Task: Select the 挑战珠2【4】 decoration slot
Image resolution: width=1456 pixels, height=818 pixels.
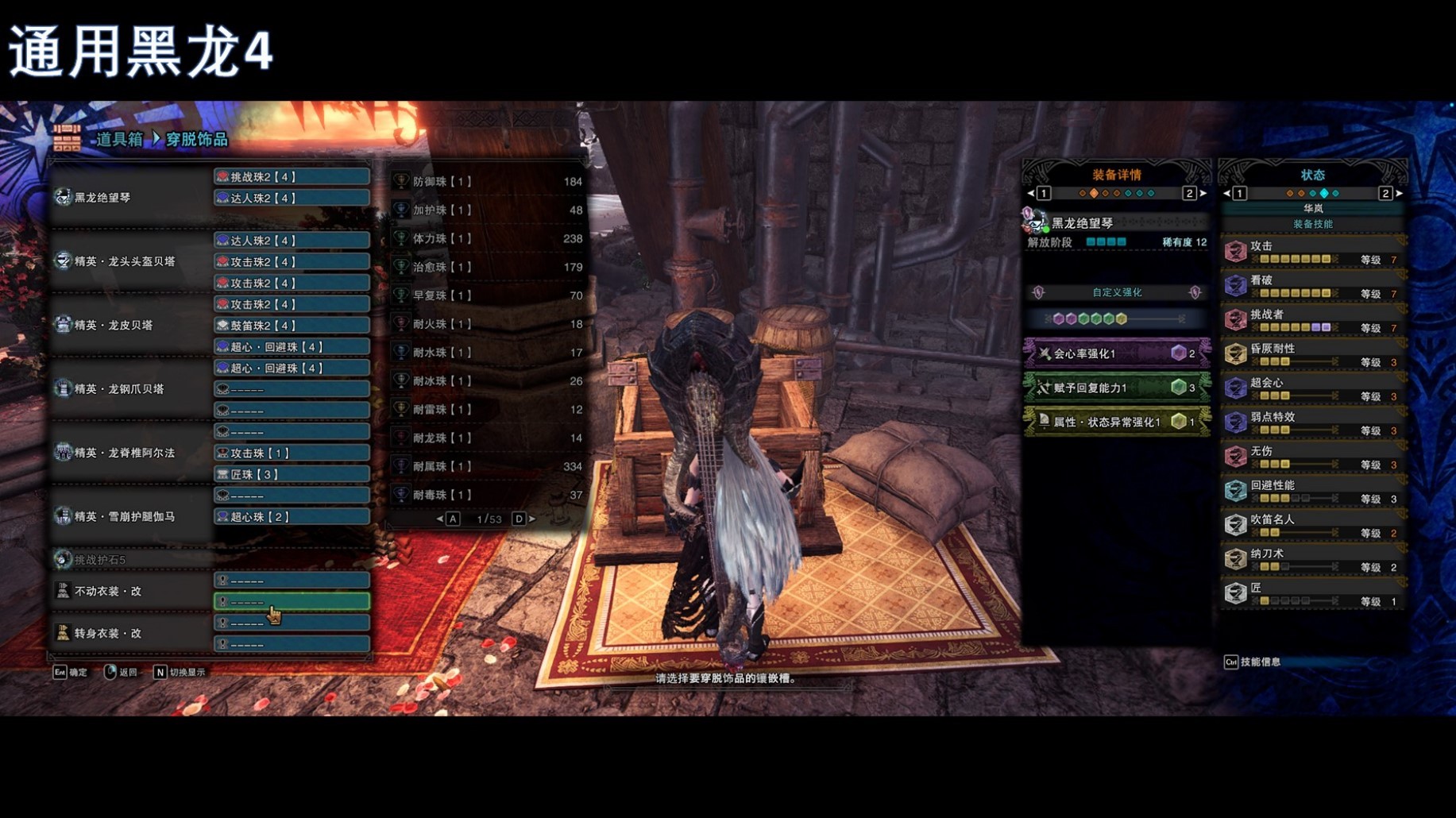Action: coord(292,176)
